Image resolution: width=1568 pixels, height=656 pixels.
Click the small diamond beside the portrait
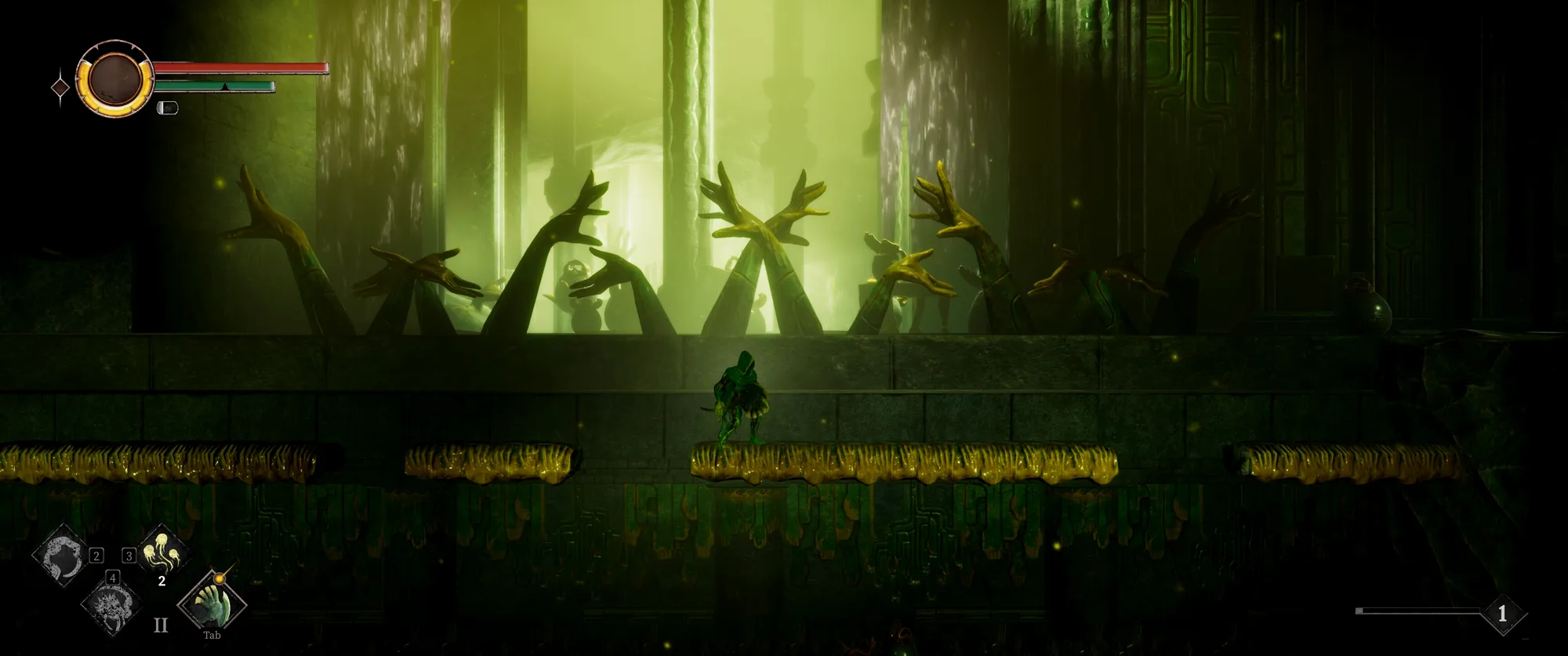coord(60,87)
